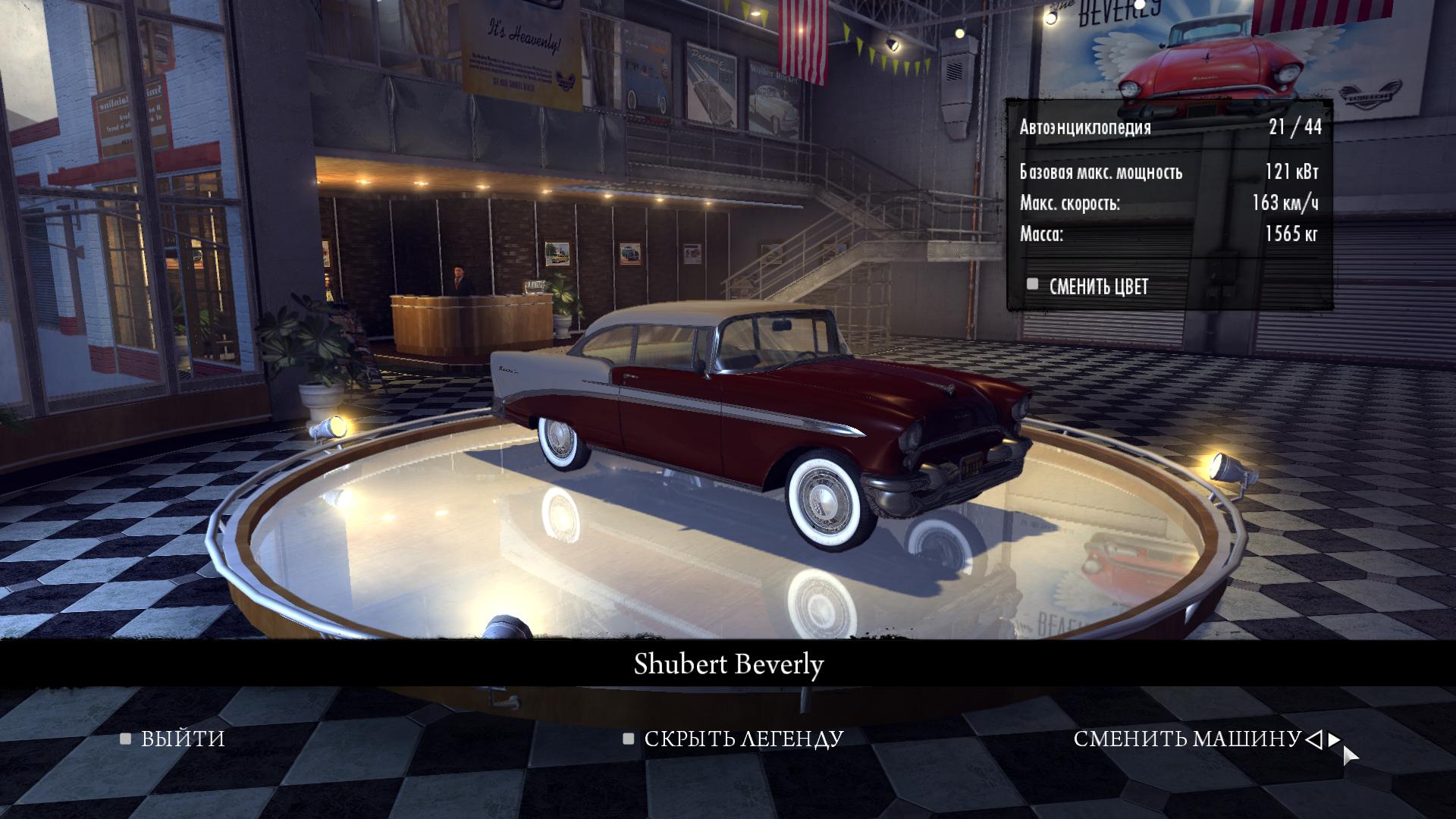This screenshot has width=1456, height=819.
Task: Select the ВЫЙТИ exit option
Action: click(182, 739)
